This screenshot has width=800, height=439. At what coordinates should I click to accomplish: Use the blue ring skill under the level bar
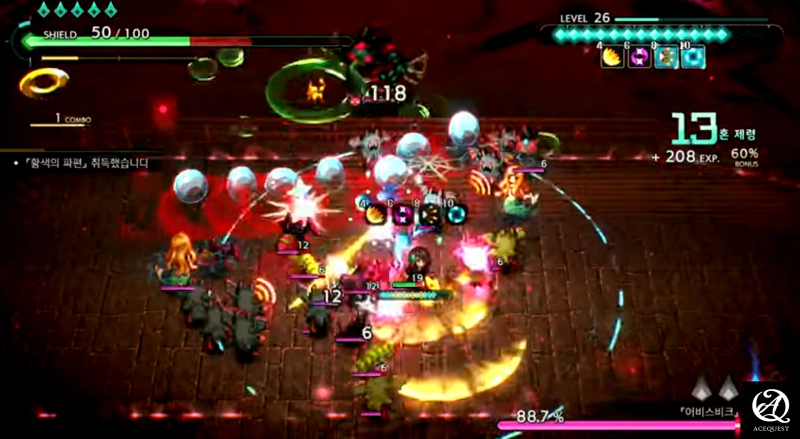[693, 58]
